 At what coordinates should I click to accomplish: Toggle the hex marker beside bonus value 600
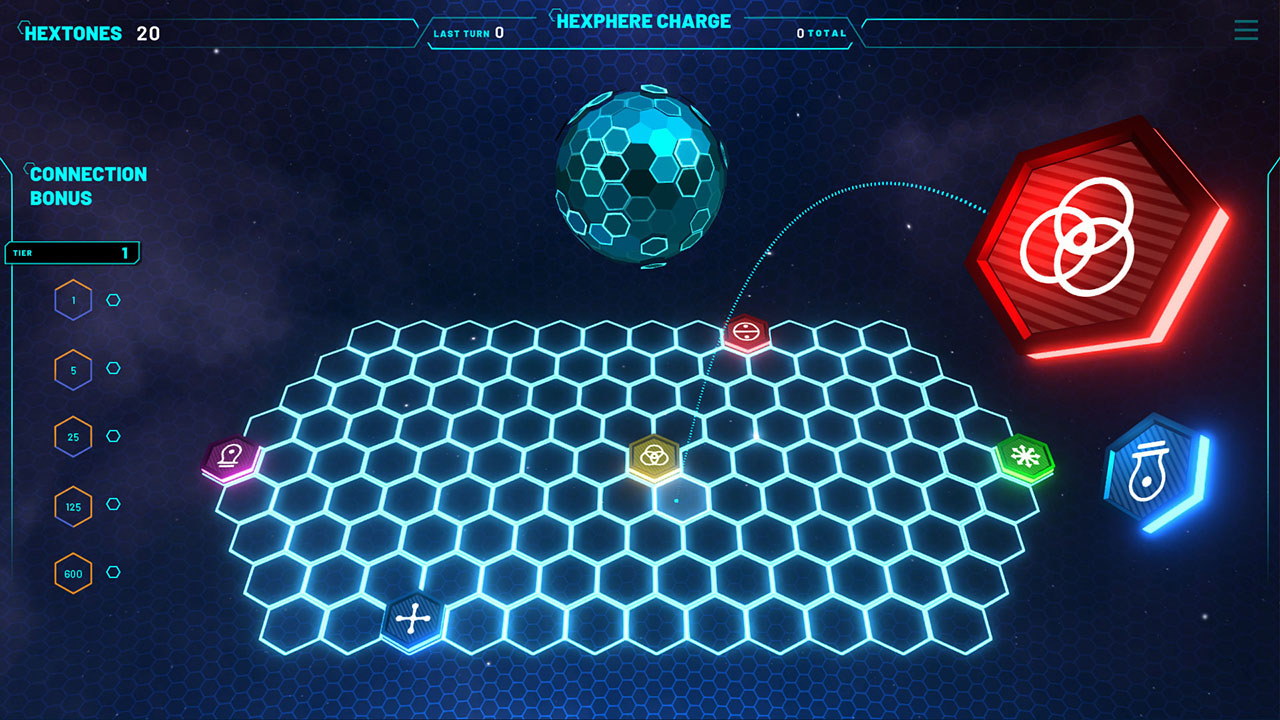tap(112, 574)
